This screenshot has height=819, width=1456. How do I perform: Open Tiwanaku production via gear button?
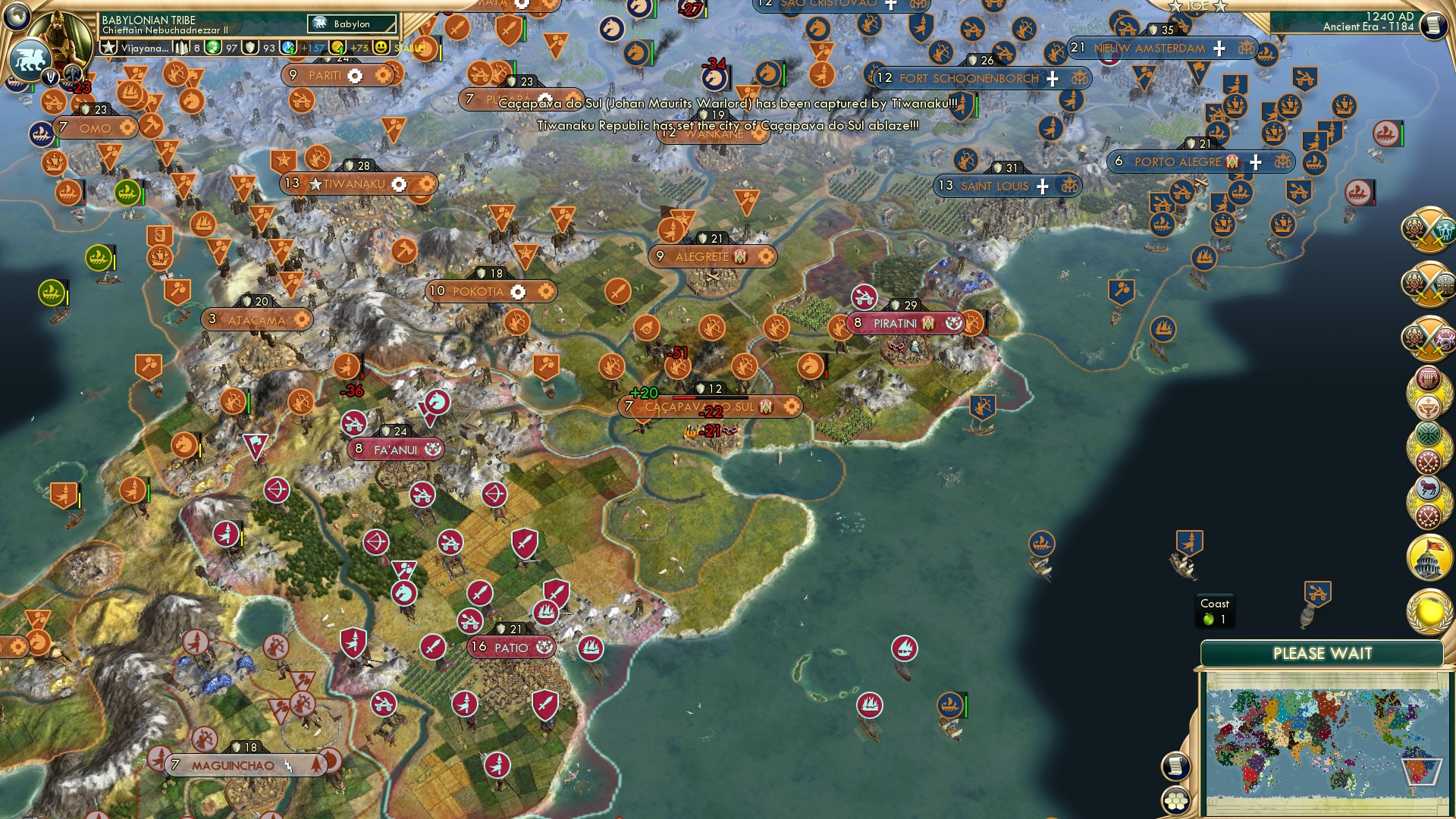coord(400,184)
